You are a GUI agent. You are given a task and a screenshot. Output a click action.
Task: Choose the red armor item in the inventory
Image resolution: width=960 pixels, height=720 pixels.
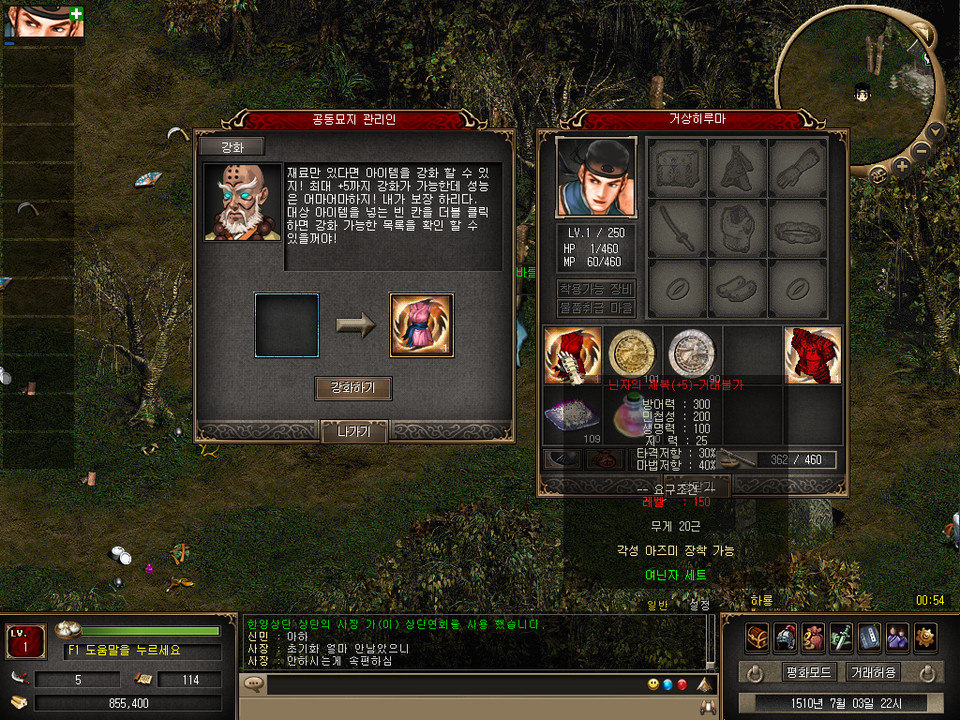(x=812, y=356)
